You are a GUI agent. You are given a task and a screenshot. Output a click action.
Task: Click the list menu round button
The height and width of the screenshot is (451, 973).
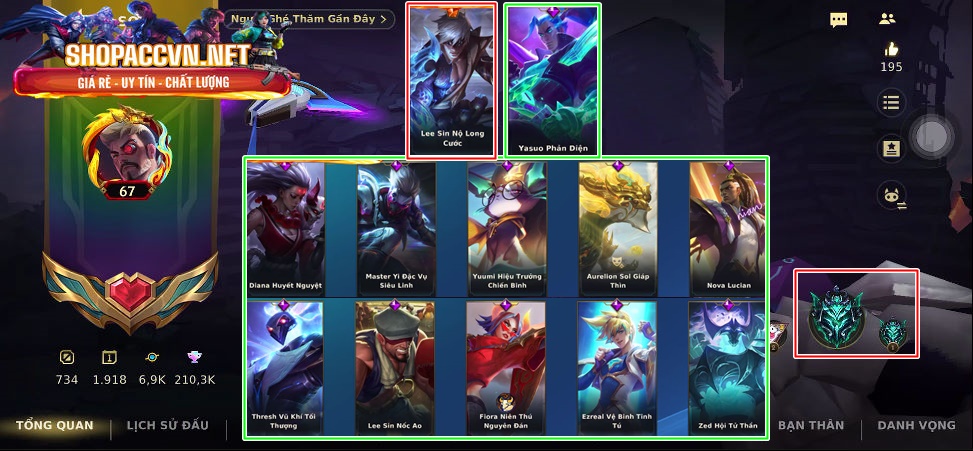(x=891, y=102)
